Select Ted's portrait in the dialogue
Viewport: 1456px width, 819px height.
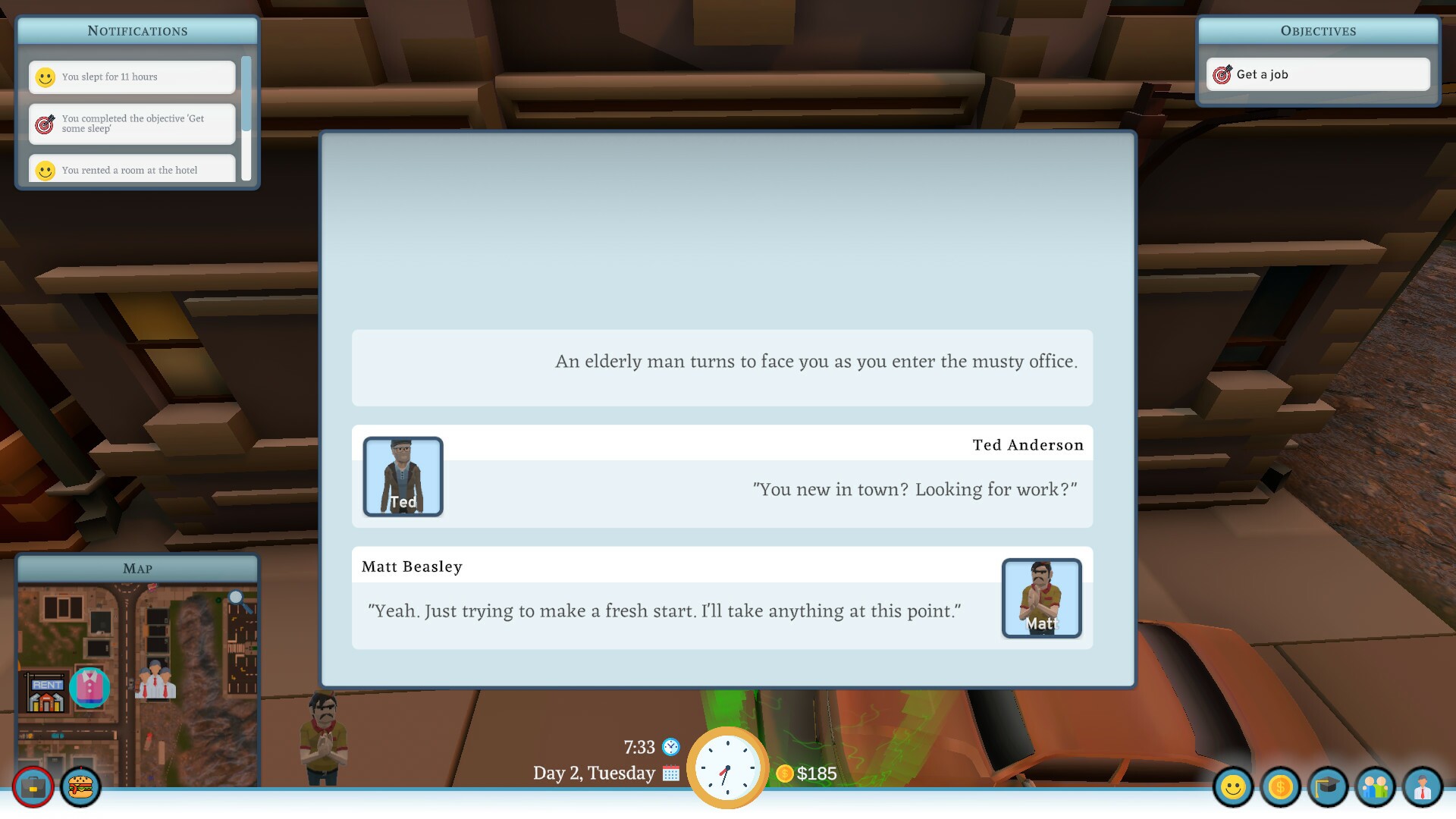(x=403, y=476)
